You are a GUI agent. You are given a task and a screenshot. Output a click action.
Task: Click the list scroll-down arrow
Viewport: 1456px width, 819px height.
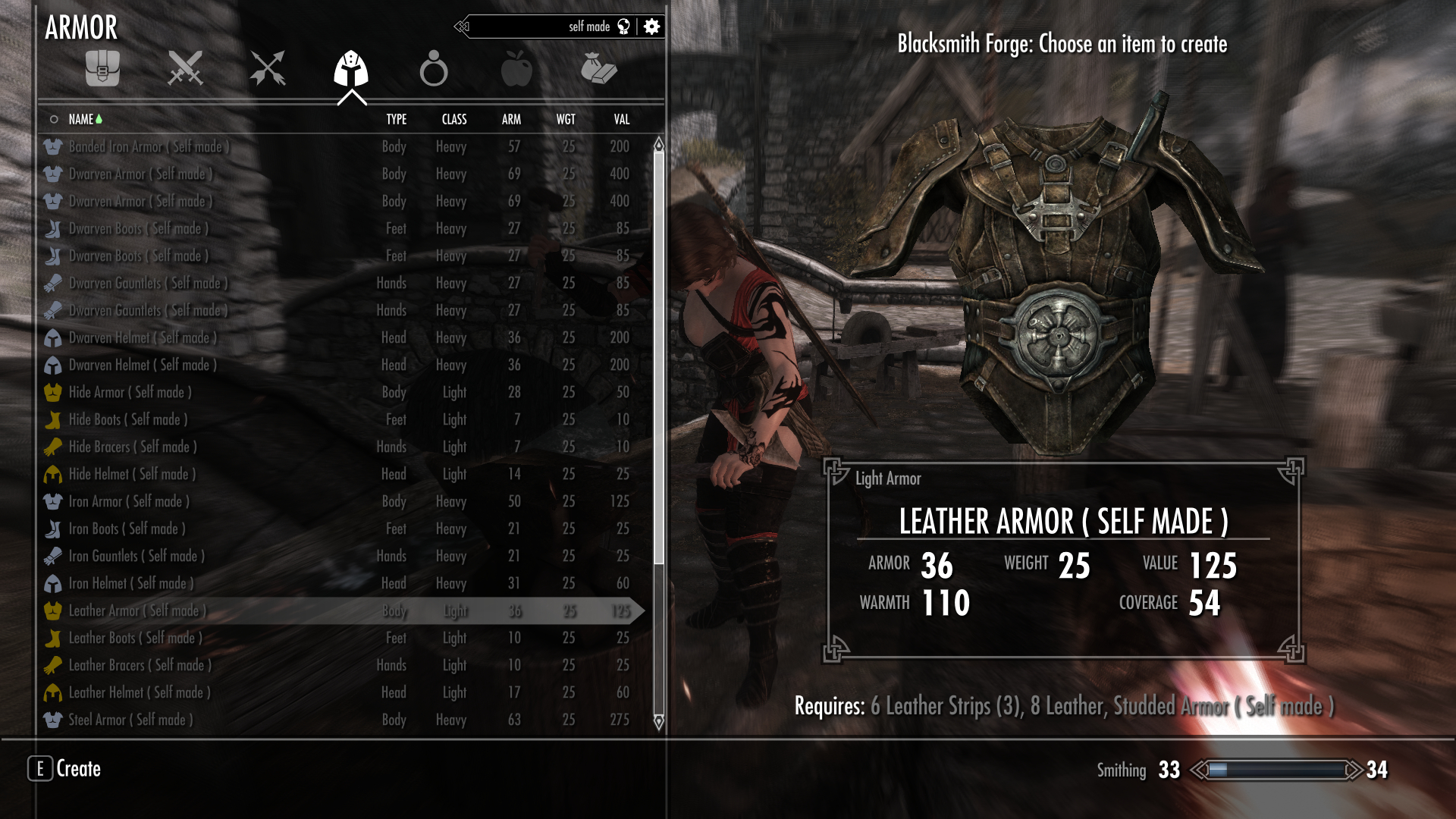(x=658, y=721)
